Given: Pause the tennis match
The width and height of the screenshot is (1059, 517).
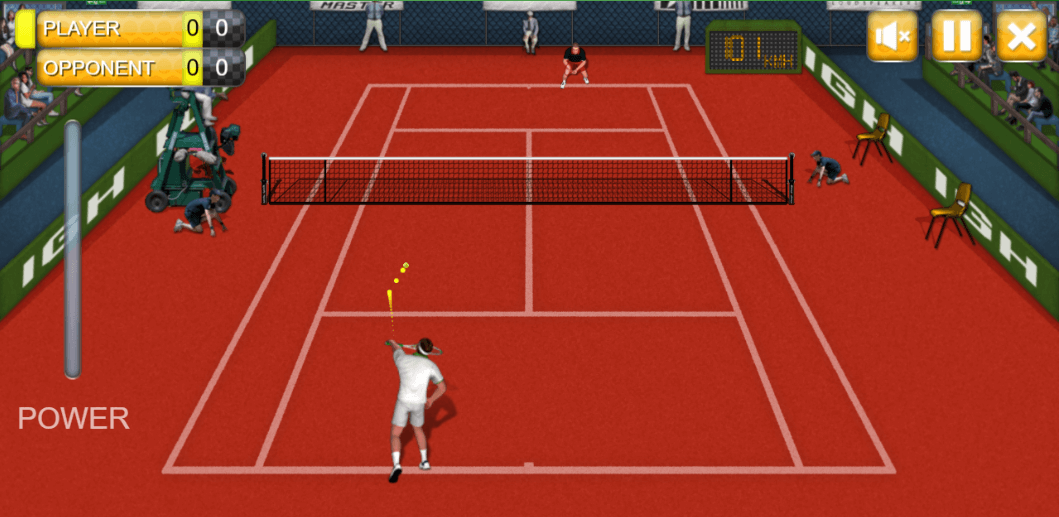Looking at the screenshot, I should click(x=956, y=37).
